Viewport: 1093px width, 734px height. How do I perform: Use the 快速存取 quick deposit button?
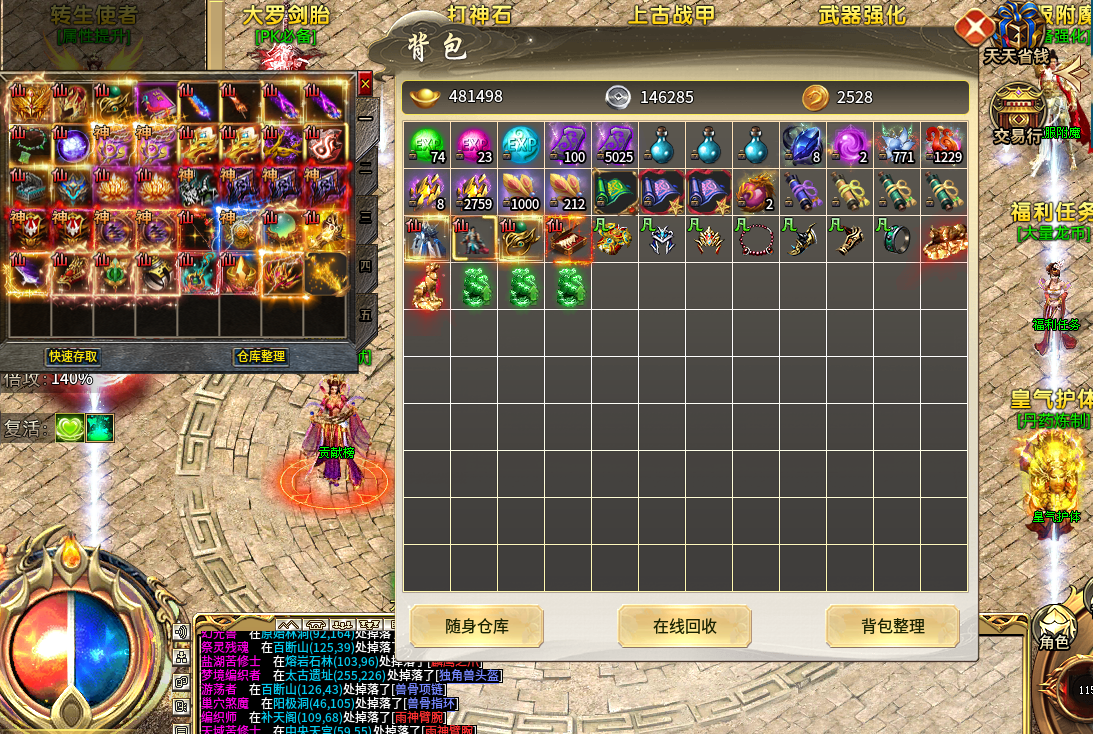click(73, 357)
